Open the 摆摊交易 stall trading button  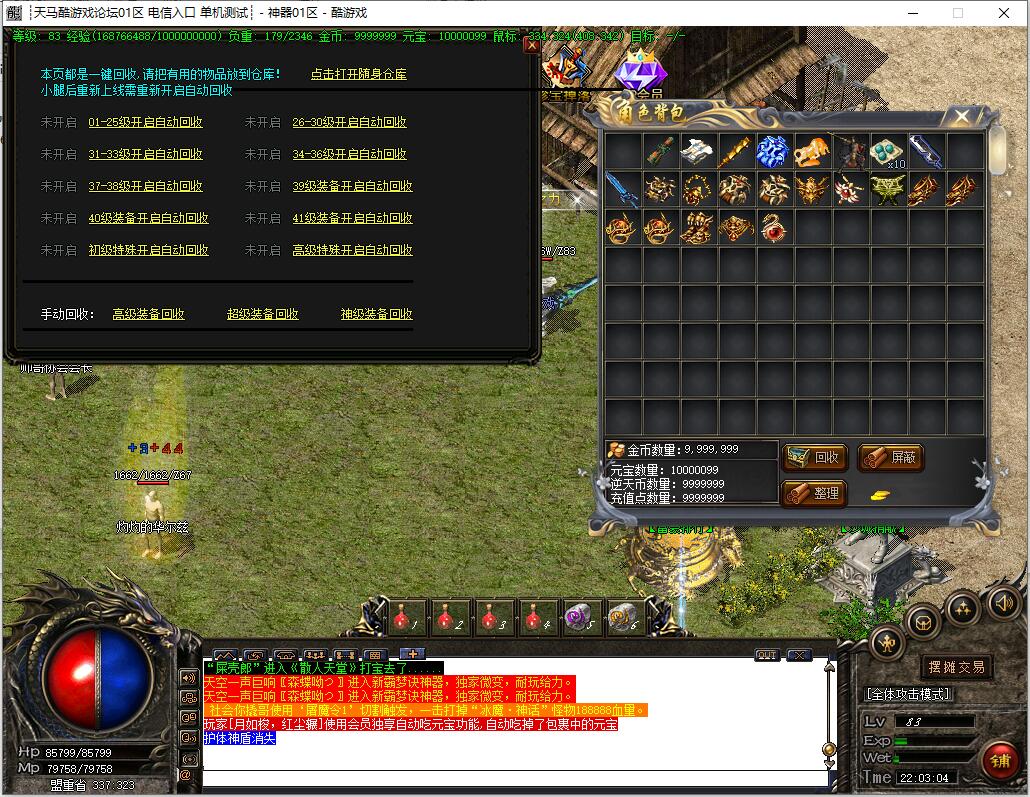point(956,667)
